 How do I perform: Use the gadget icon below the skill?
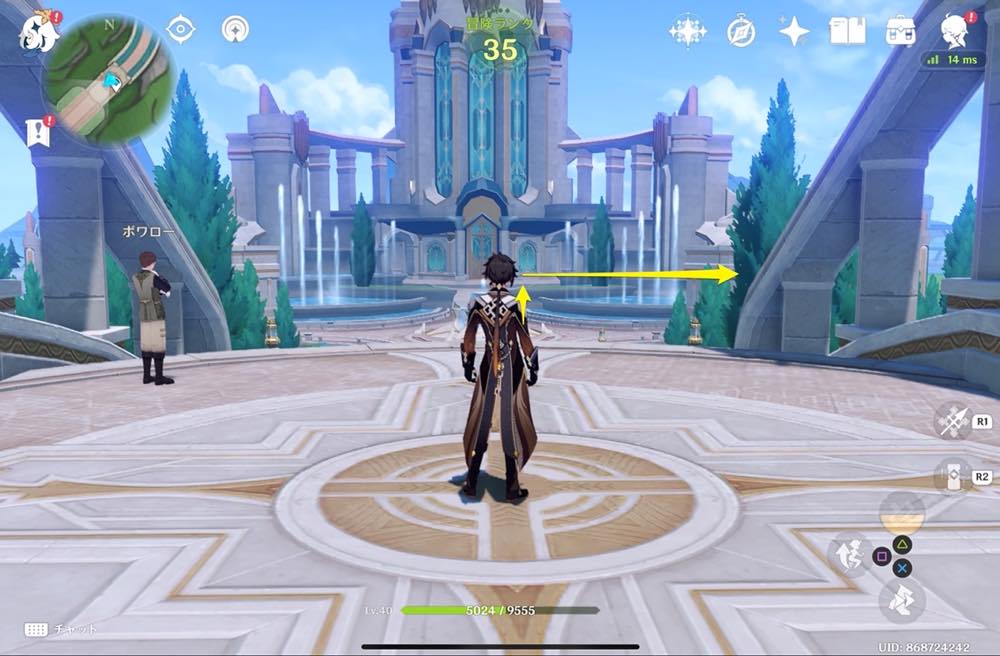coord(952,476)
